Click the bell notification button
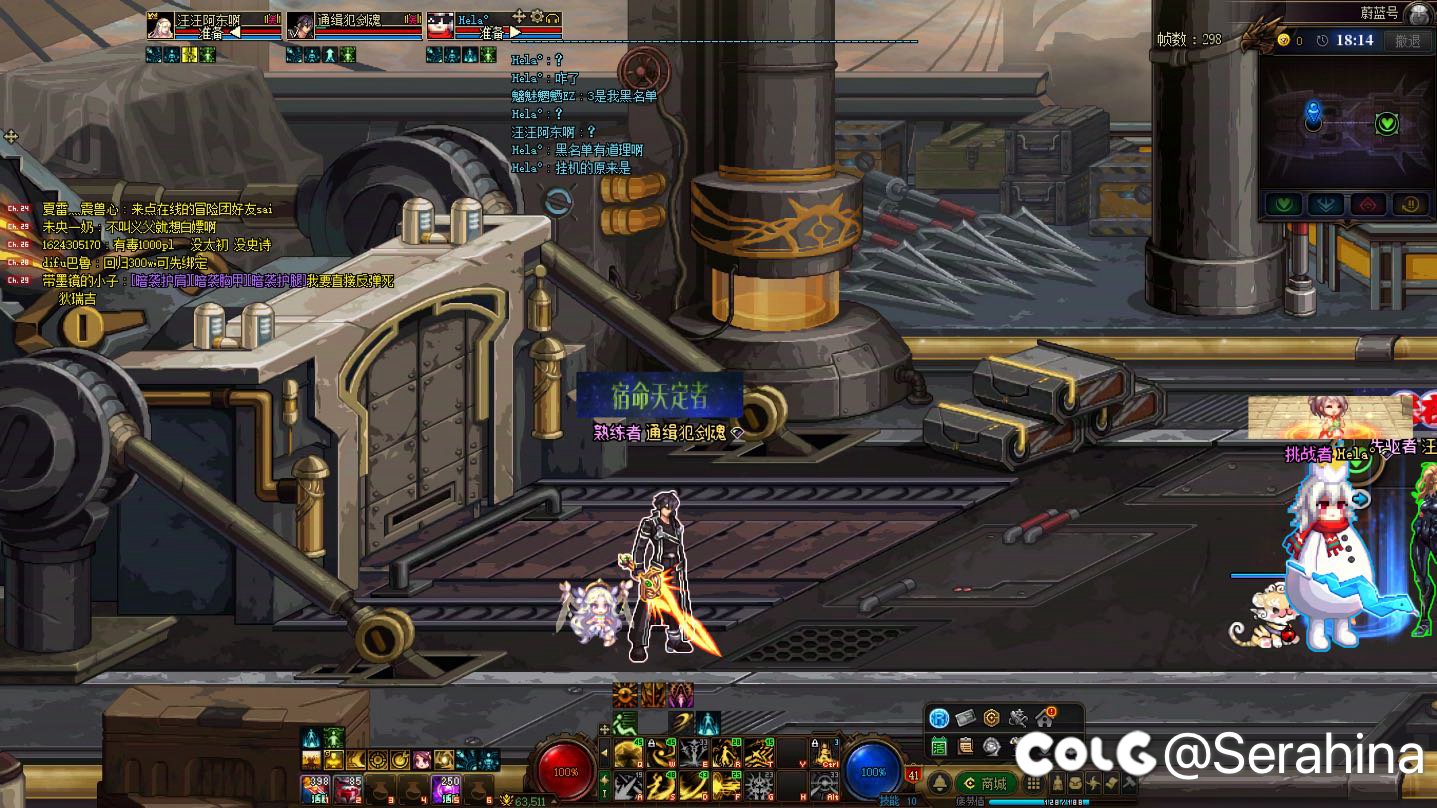 (x=939, y=783)
